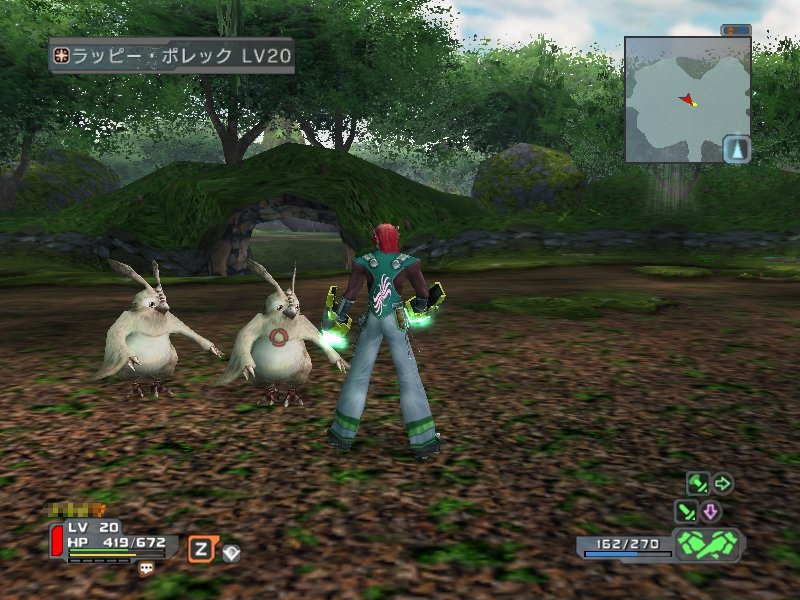Click the minimap's blue north compass icon
800x600 pixels.
pos(736,149)
